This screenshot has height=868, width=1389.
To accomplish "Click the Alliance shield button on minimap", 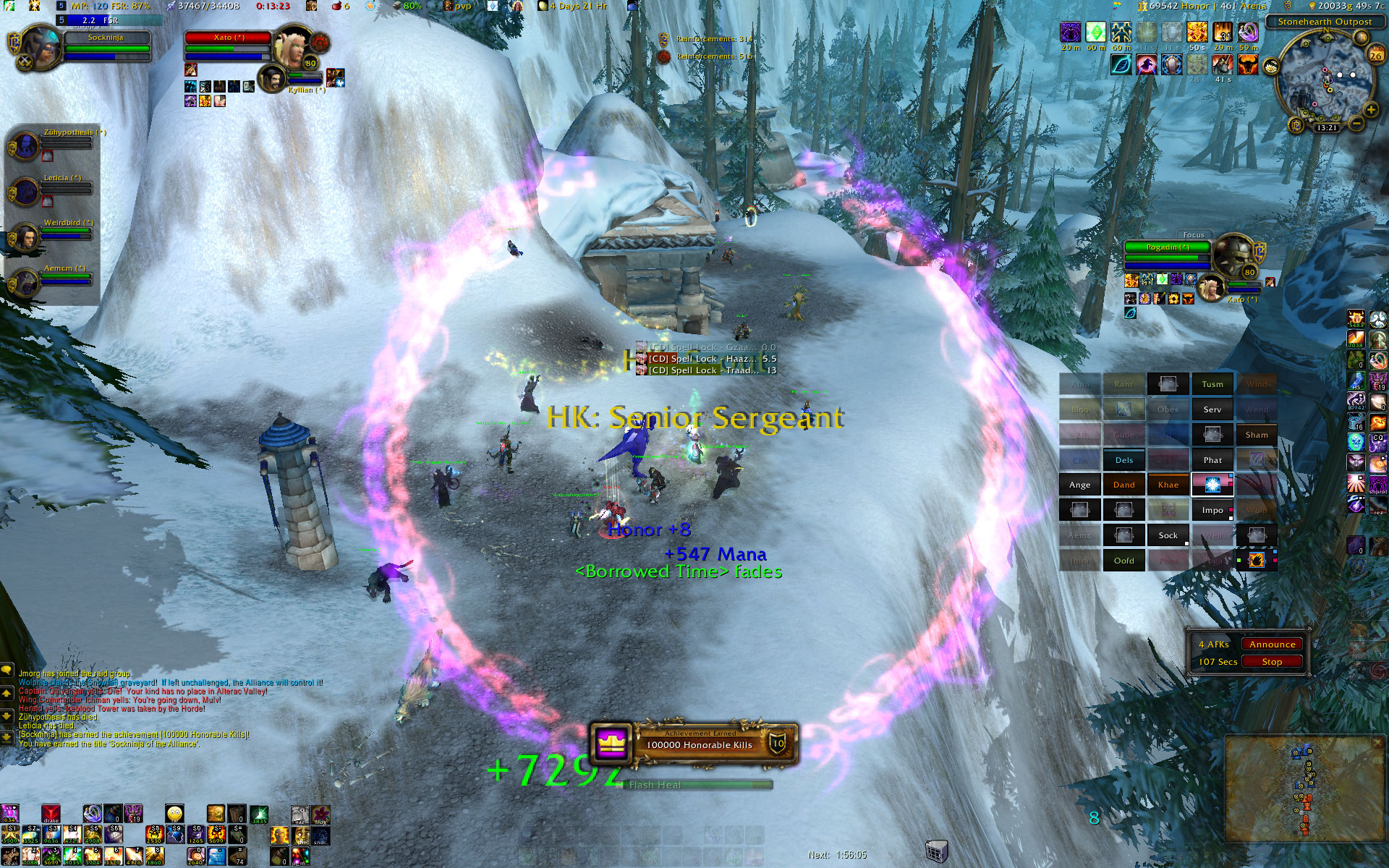I will [1296, 126].
